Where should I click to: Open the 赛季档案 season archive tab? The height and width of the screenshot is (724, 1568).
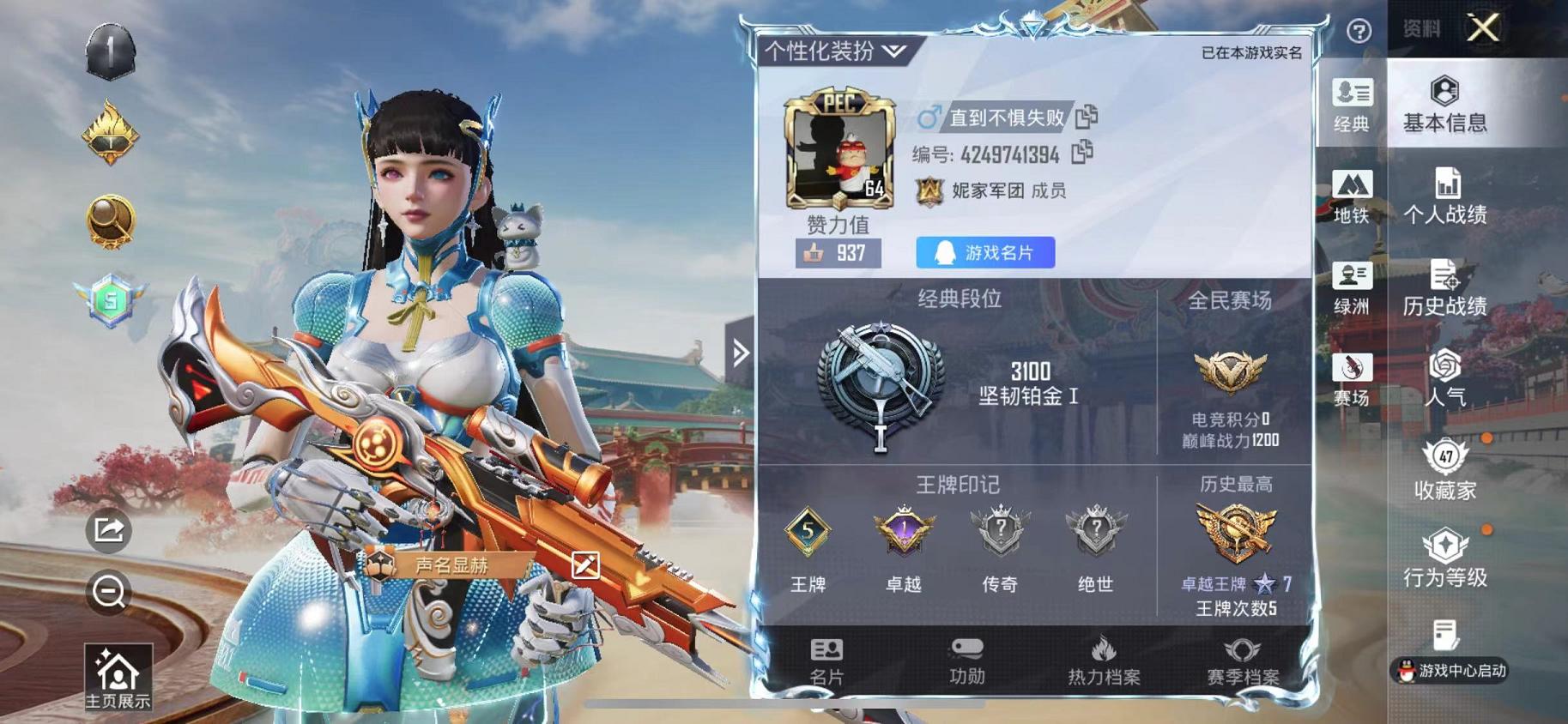coord(1242,661)
